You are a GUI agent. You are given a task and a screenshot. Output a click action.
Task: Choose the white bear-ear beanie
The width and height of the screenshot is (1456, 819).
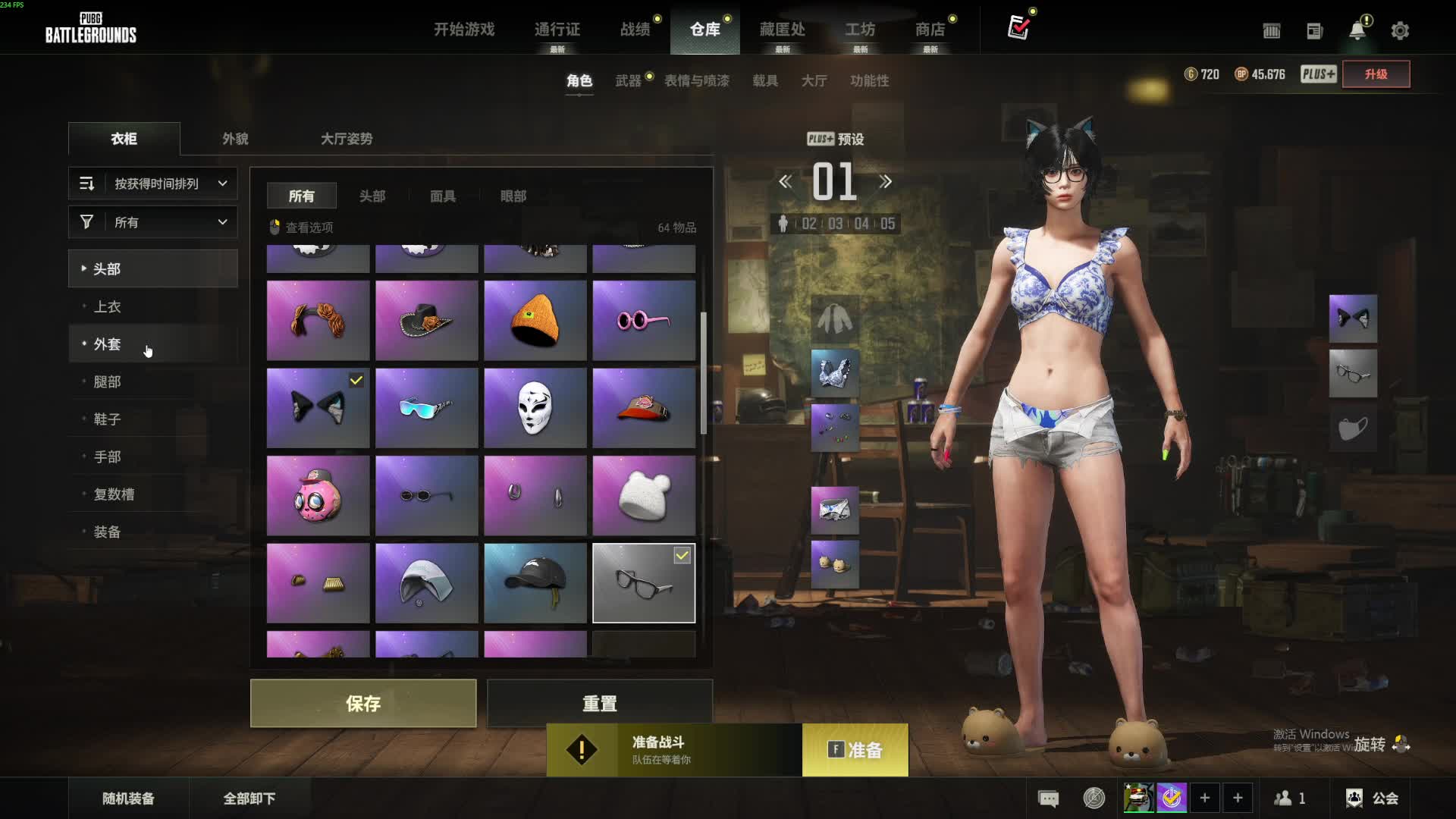coord(644,496)
